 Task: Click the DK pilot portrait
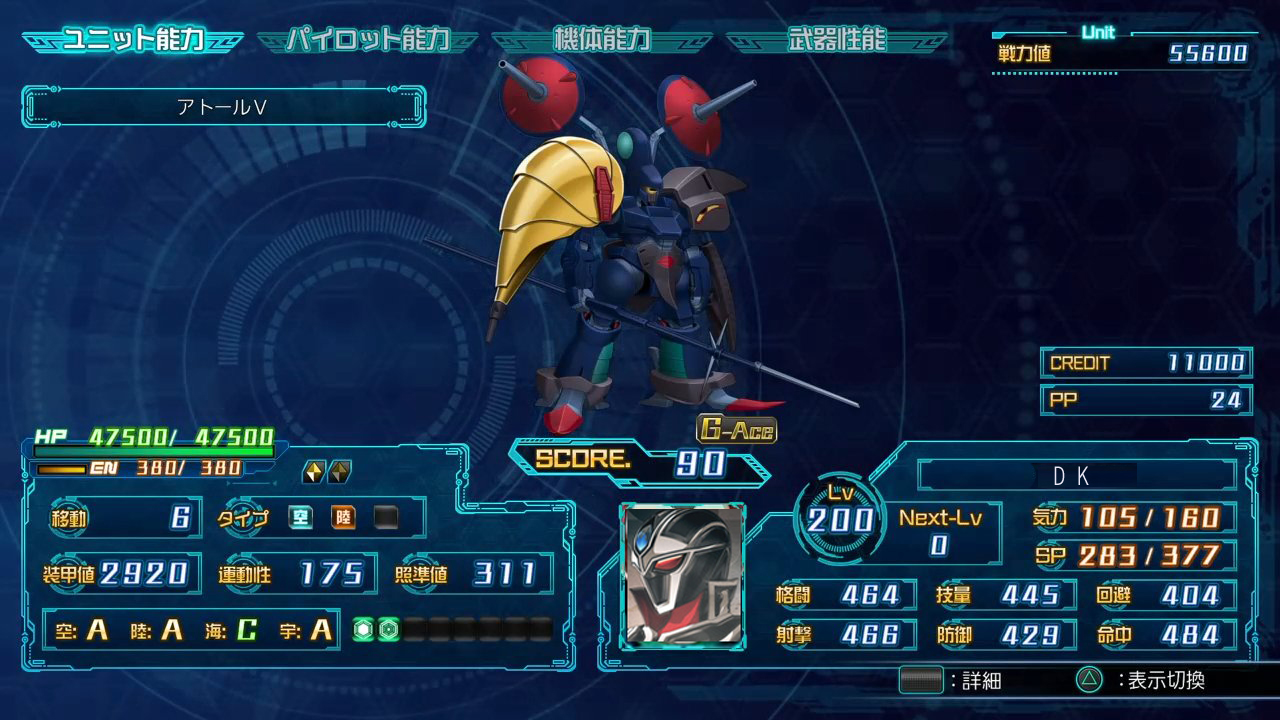click(682, 573)
